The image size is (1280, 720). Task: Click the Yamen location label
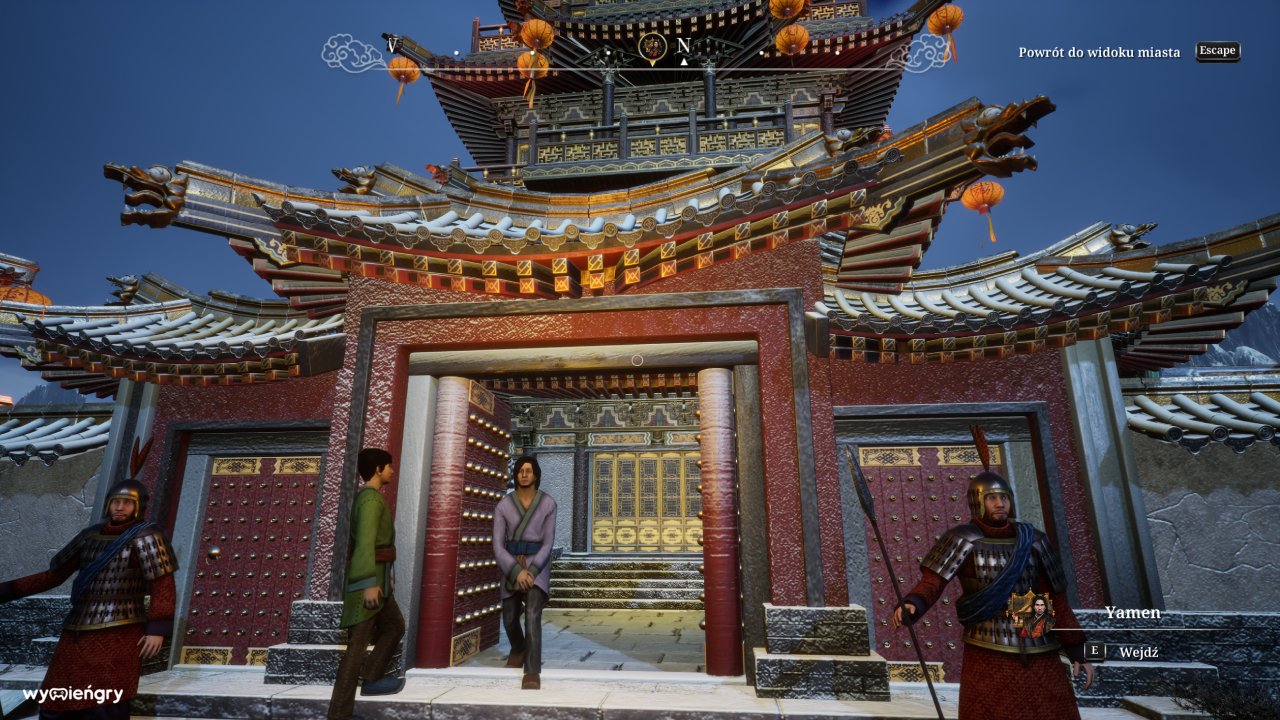[1132, 613]
